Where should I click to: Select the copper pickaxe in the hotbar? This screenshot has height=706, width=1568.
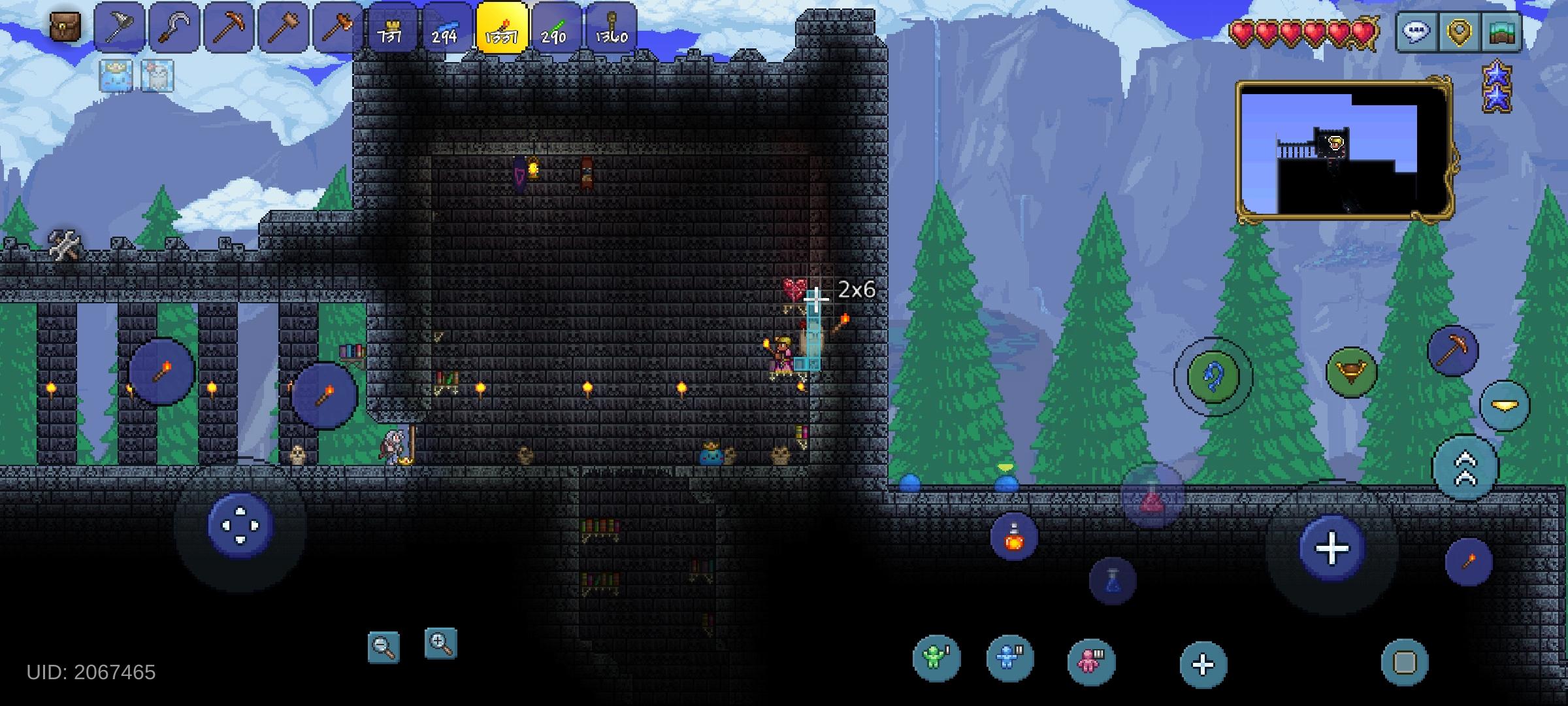(230, 26)
